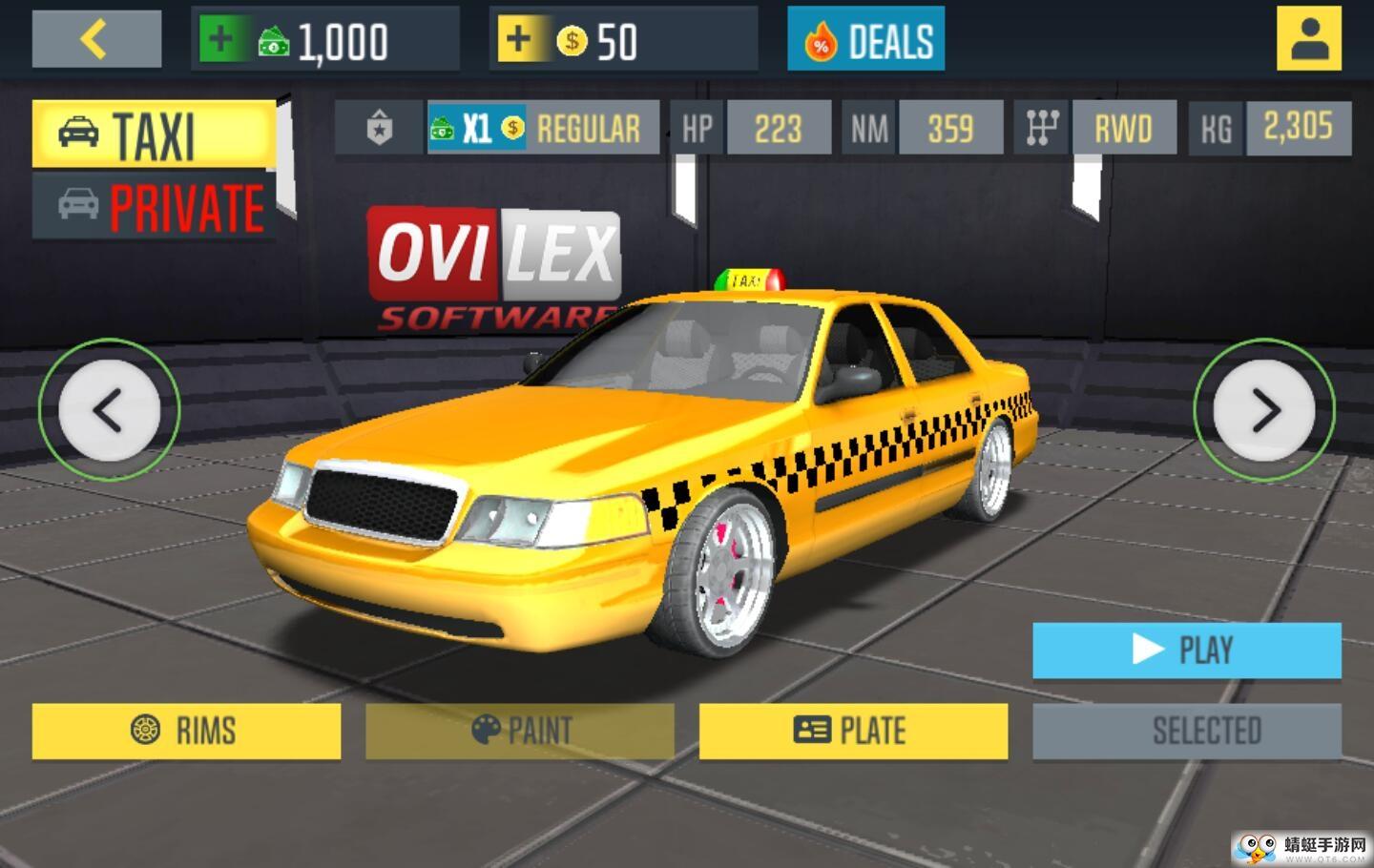
Task: Open the player profile icon
Action: pos(1308,40)
